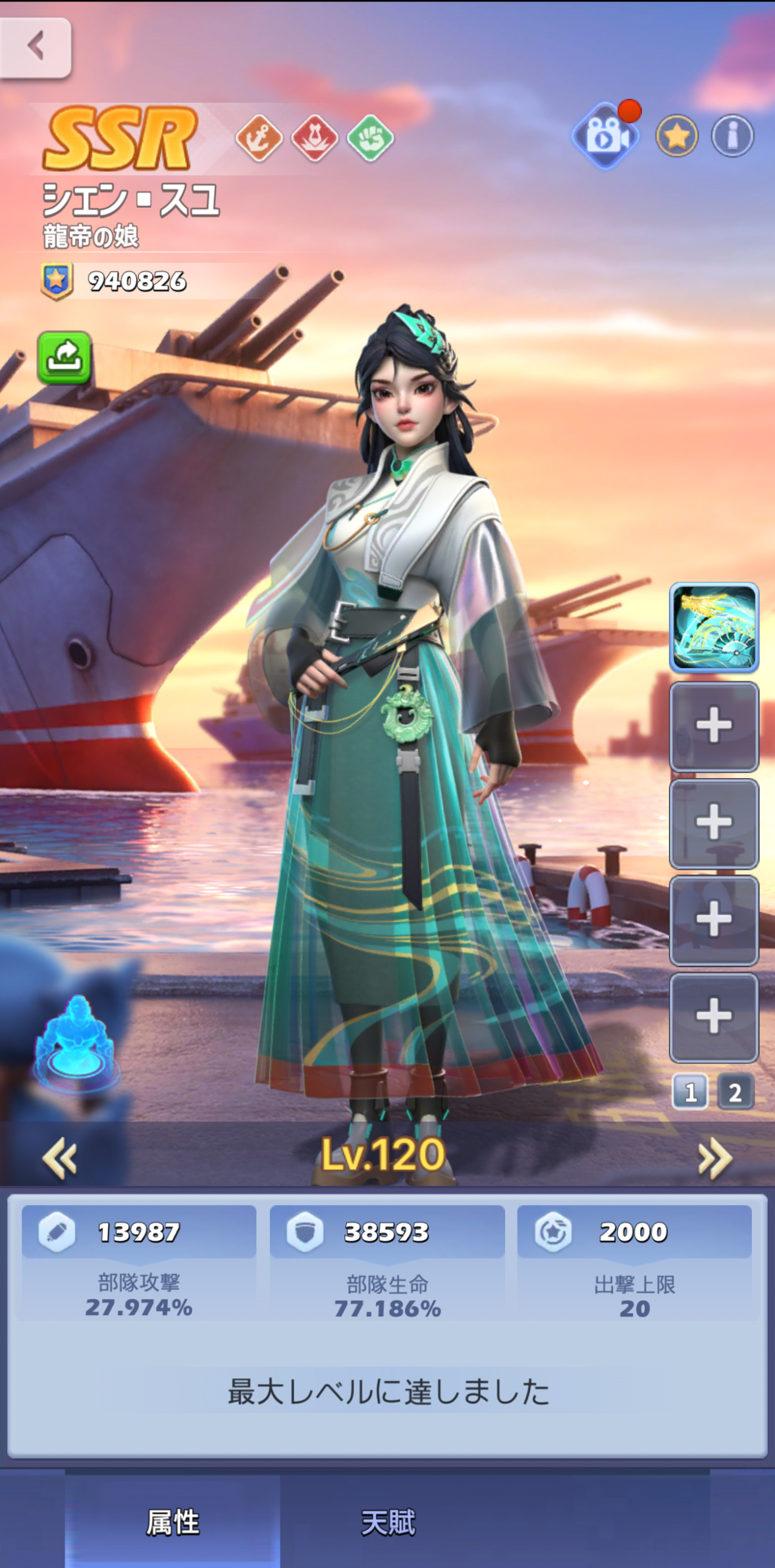Go back using the top-left arrow

point(36,47)
